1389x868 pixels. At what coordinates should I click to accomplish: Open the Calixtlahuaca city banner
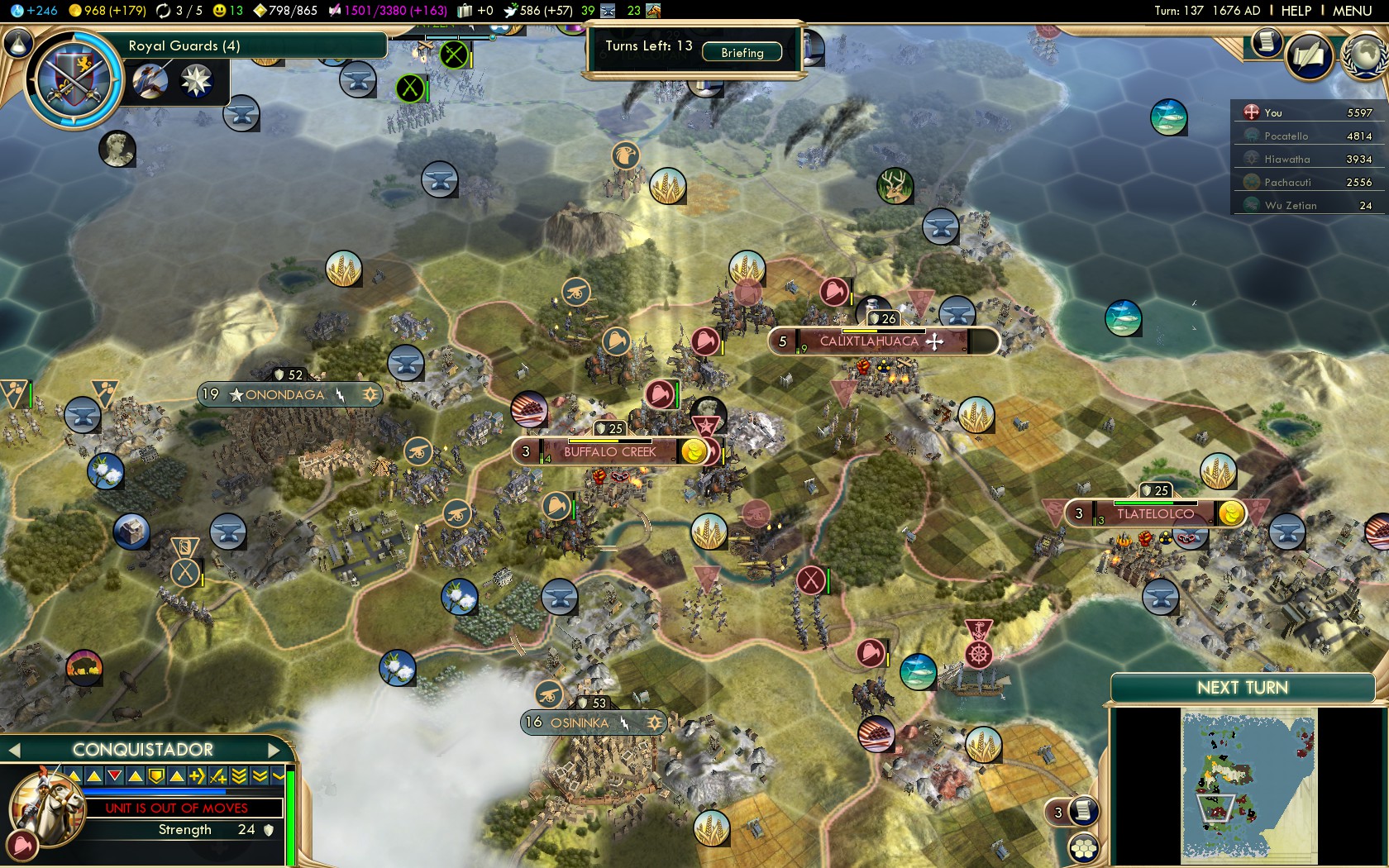(869, 341)
